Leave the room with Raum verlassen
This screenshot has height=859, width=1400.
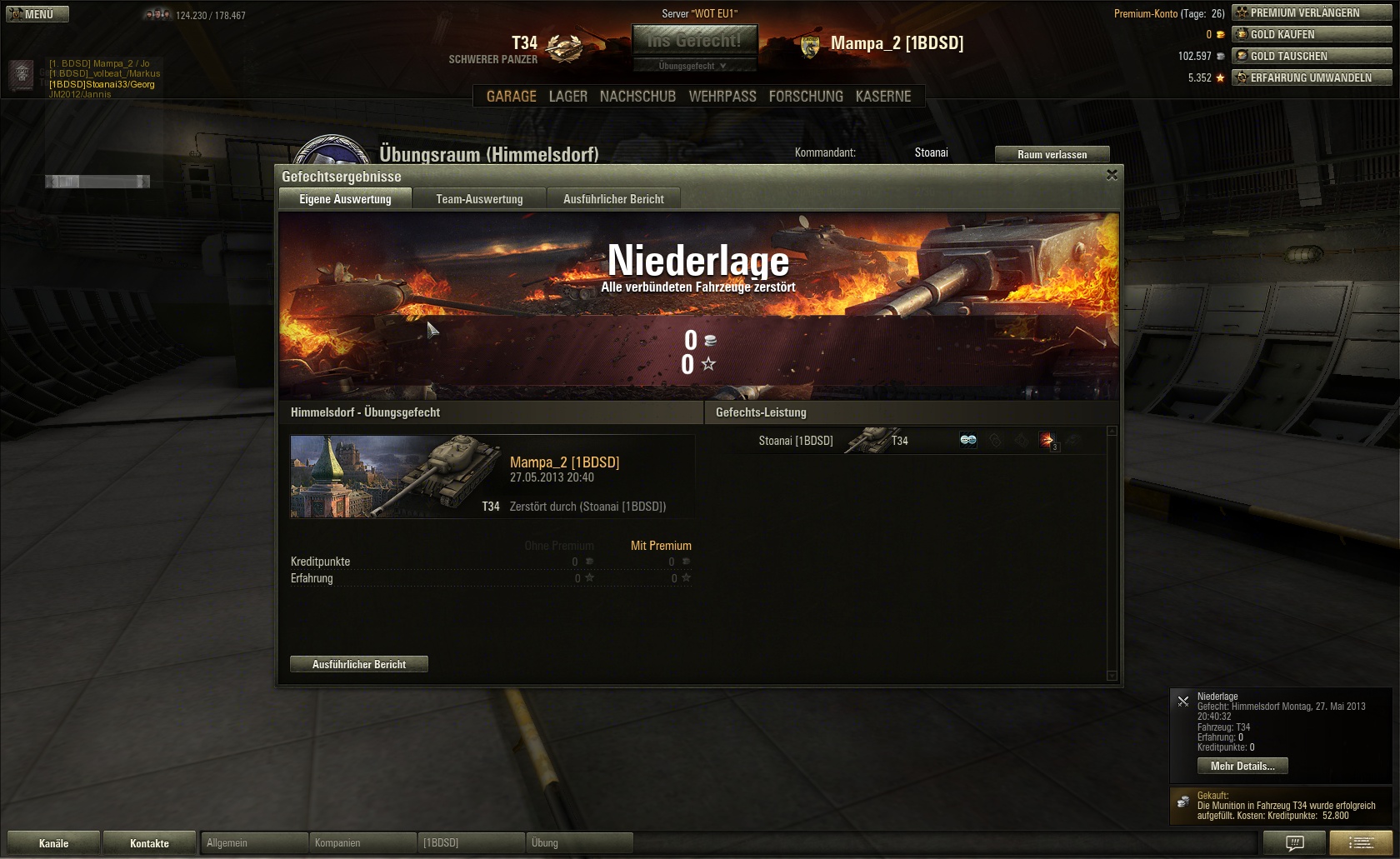[x=1052, y=154]
